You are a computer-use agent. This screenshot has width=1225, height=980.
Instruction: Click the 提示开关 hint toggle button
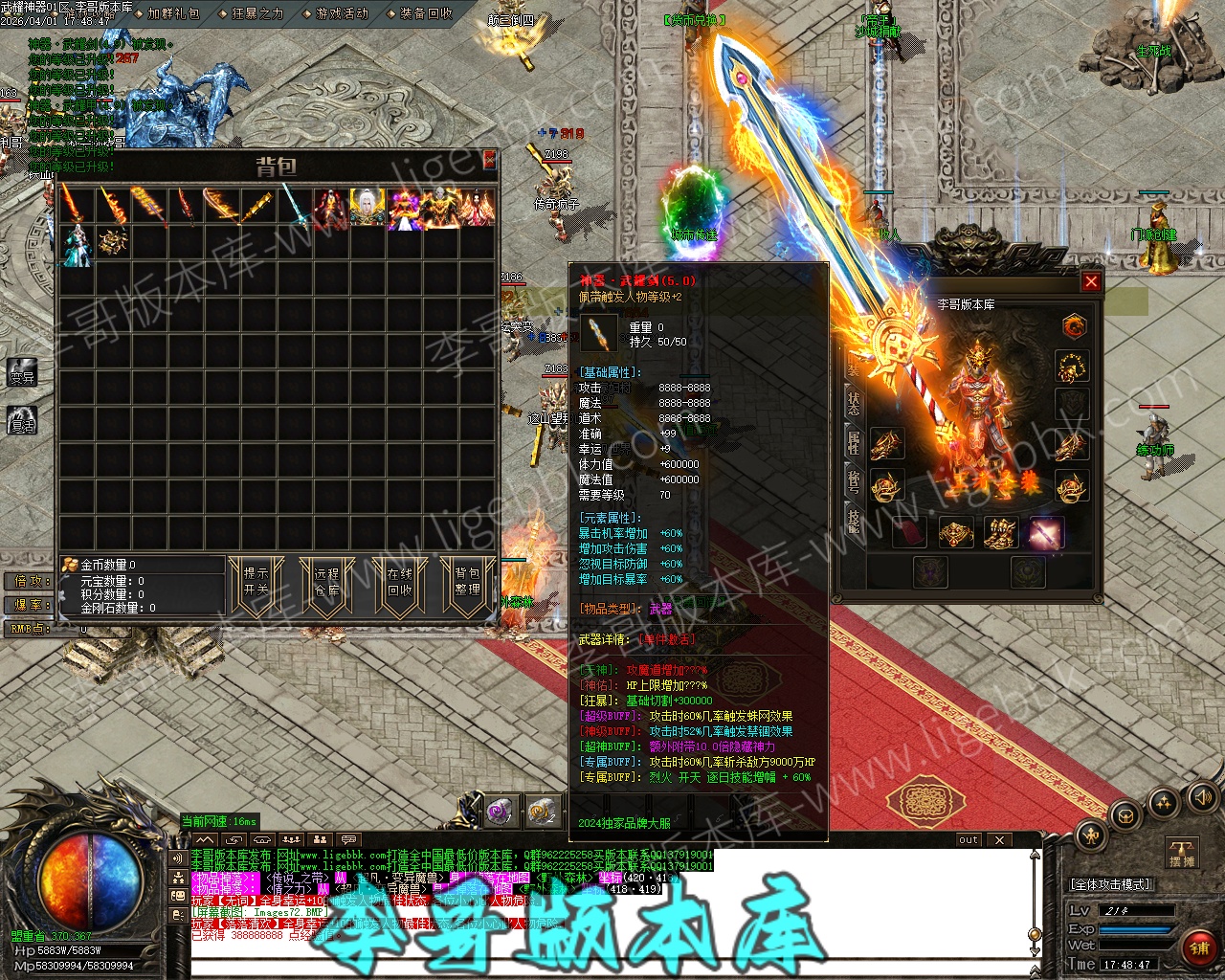[x=256, y=582]
